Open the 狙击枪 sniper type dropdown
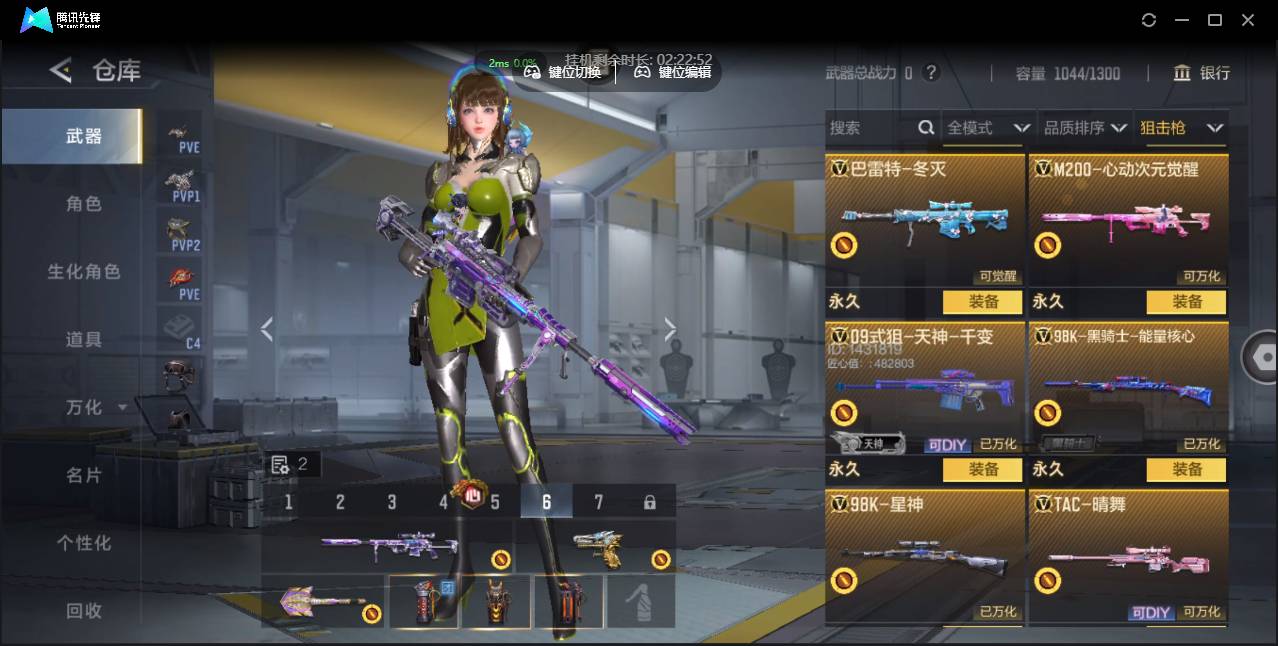Screen dimensions: 1278x646 click(x=1181, y=128)
